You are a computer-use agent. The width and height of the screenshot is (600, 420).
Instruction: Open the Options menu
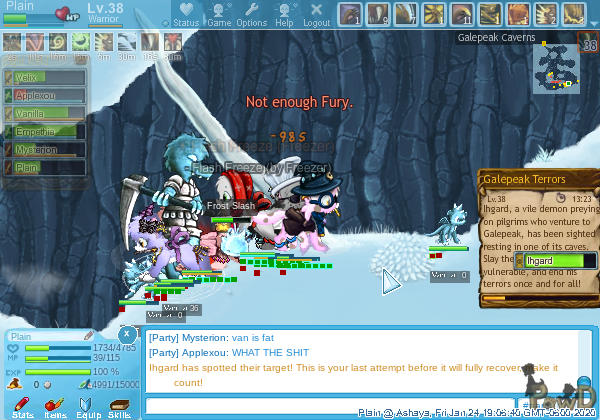250,15
